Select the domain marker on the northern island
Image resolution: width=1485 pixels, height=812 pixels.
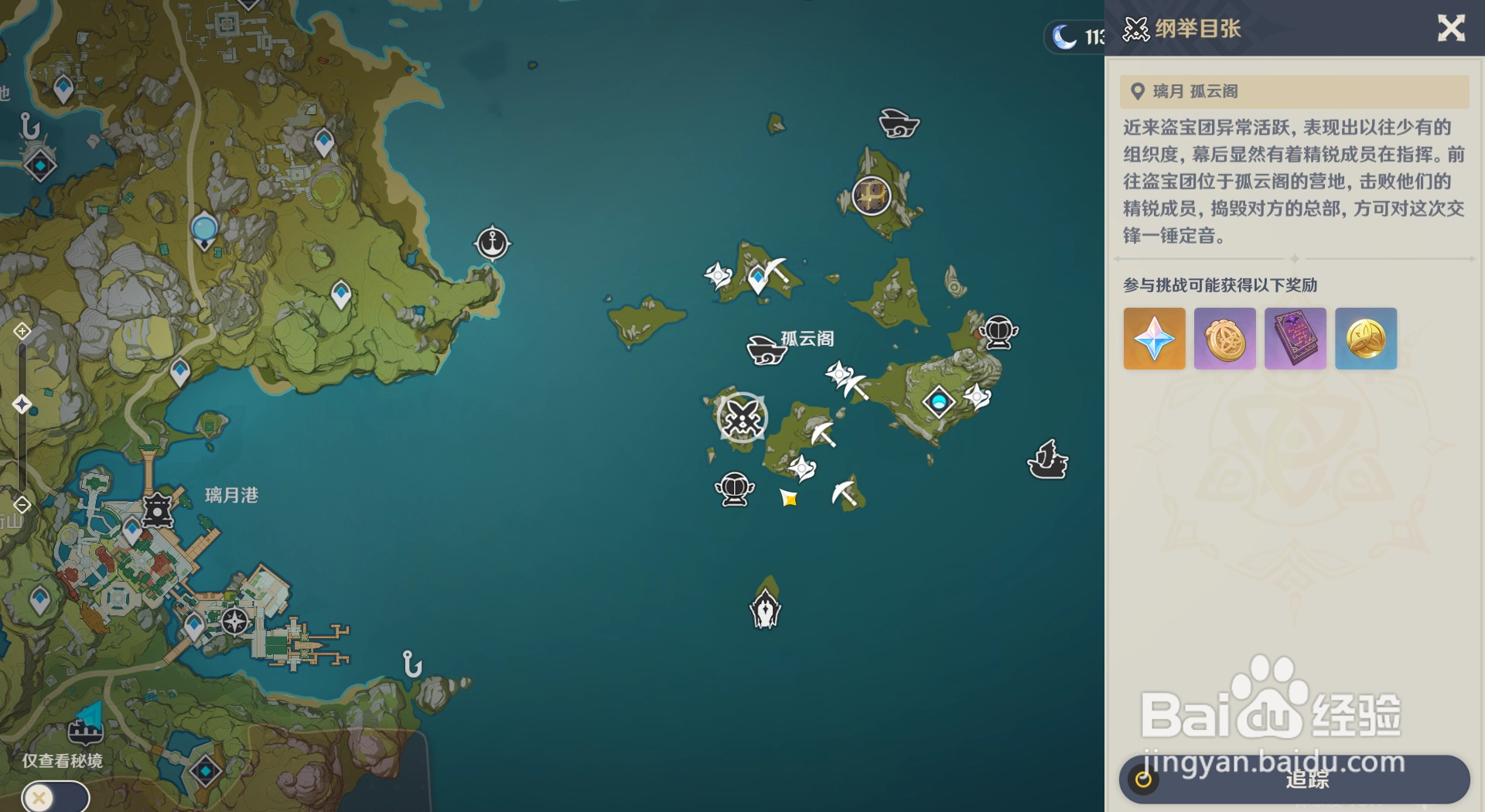coord(871,195)
